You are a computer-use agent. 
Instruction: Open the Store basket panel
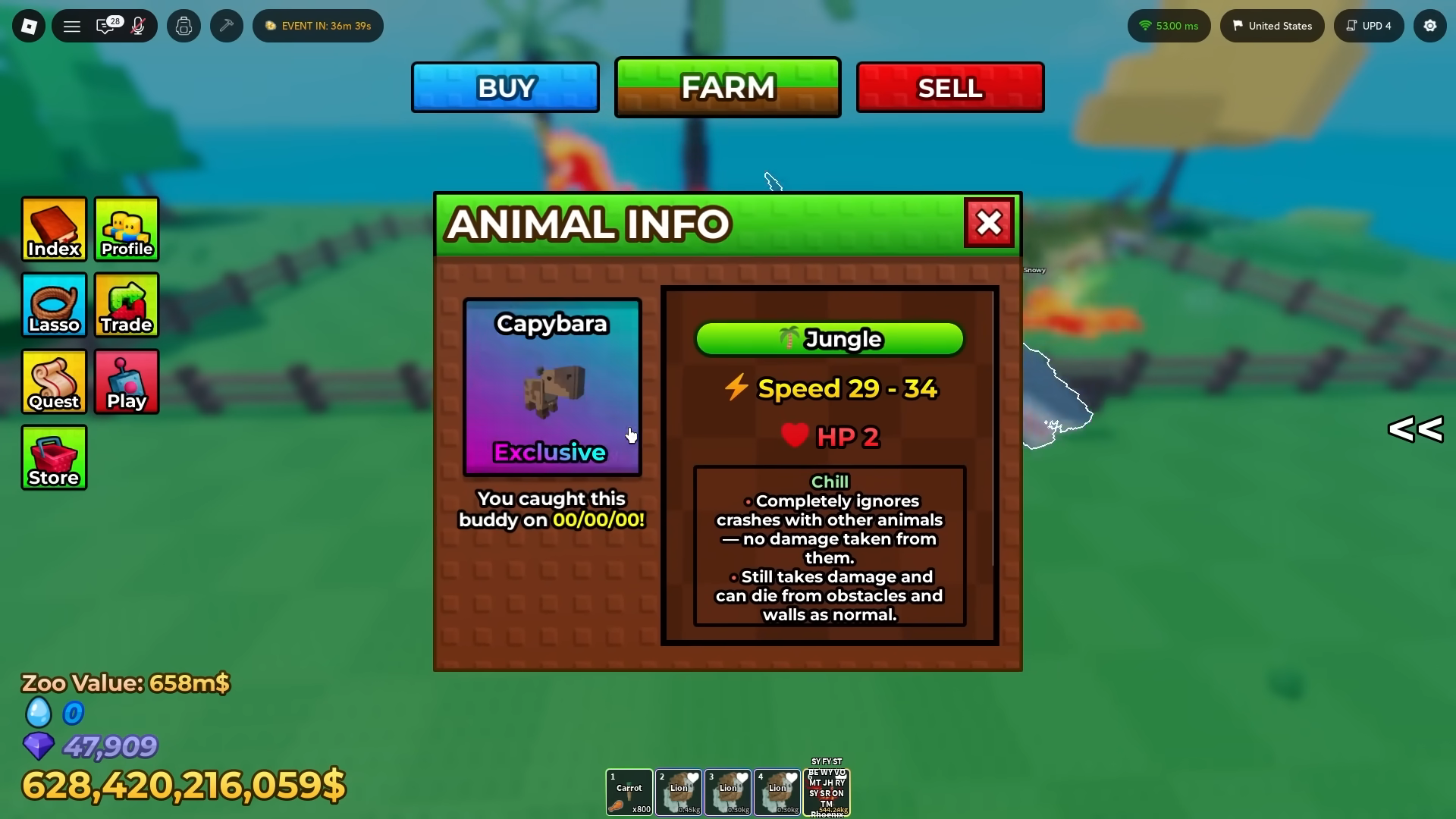click(53, 457)
